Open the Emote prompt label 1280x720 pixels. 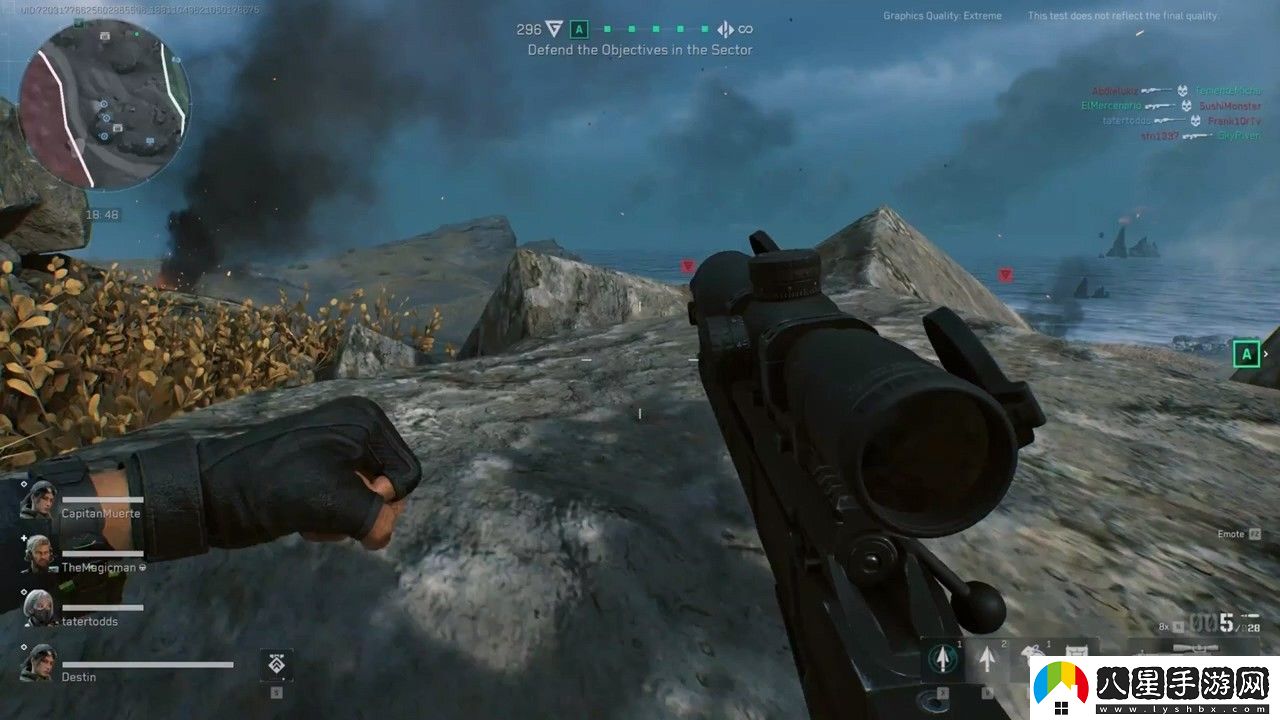click(1230, 535)
